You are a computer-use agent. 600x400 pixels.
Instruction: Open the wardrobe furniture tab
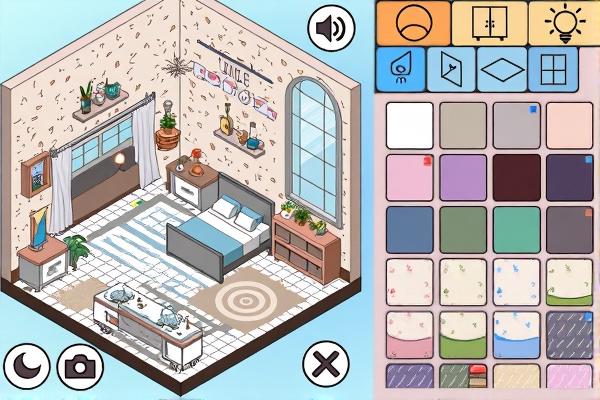click(489, 22)
